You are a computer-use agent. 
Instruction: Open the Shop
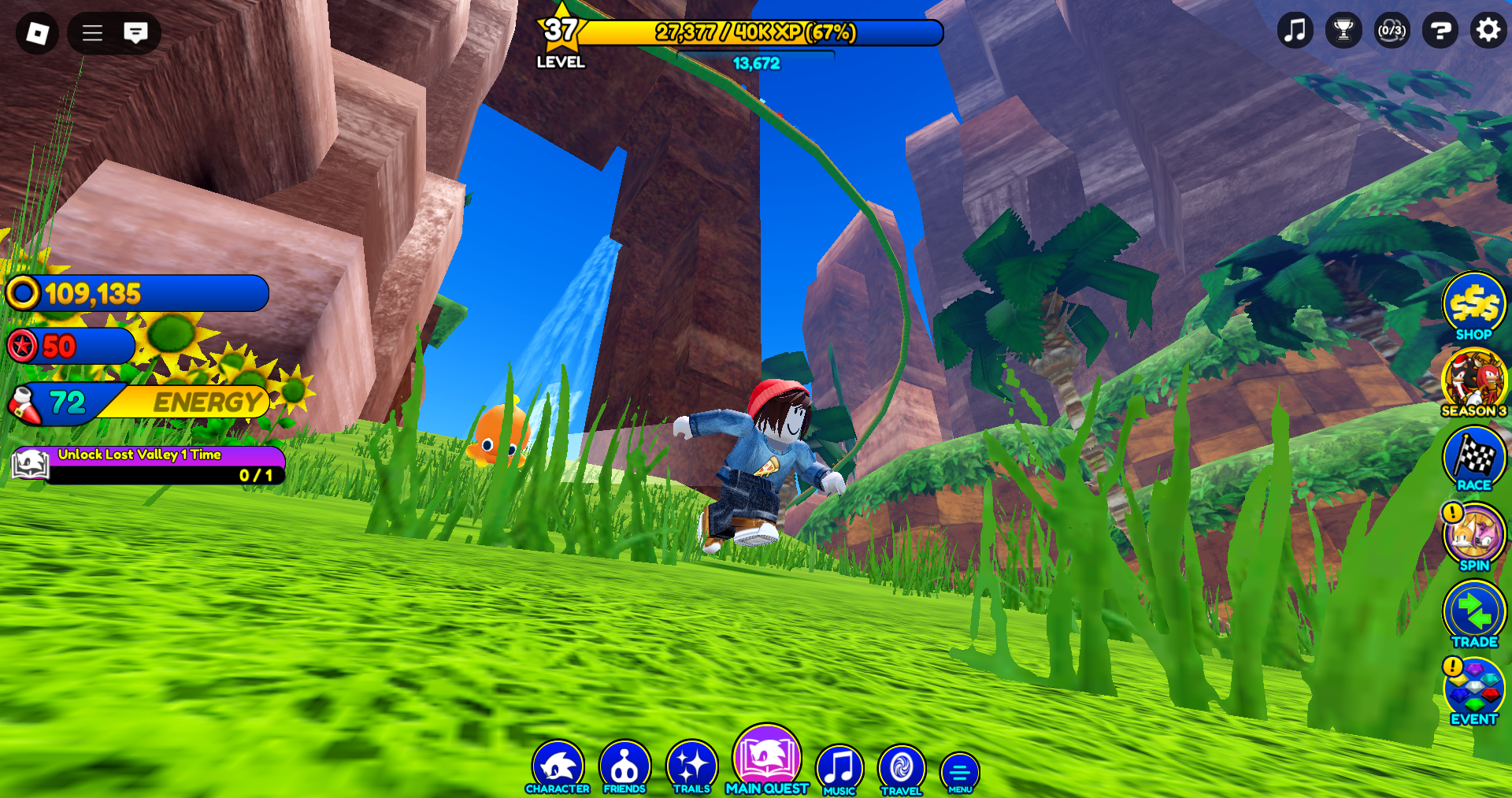click(x=1473, y=306)
